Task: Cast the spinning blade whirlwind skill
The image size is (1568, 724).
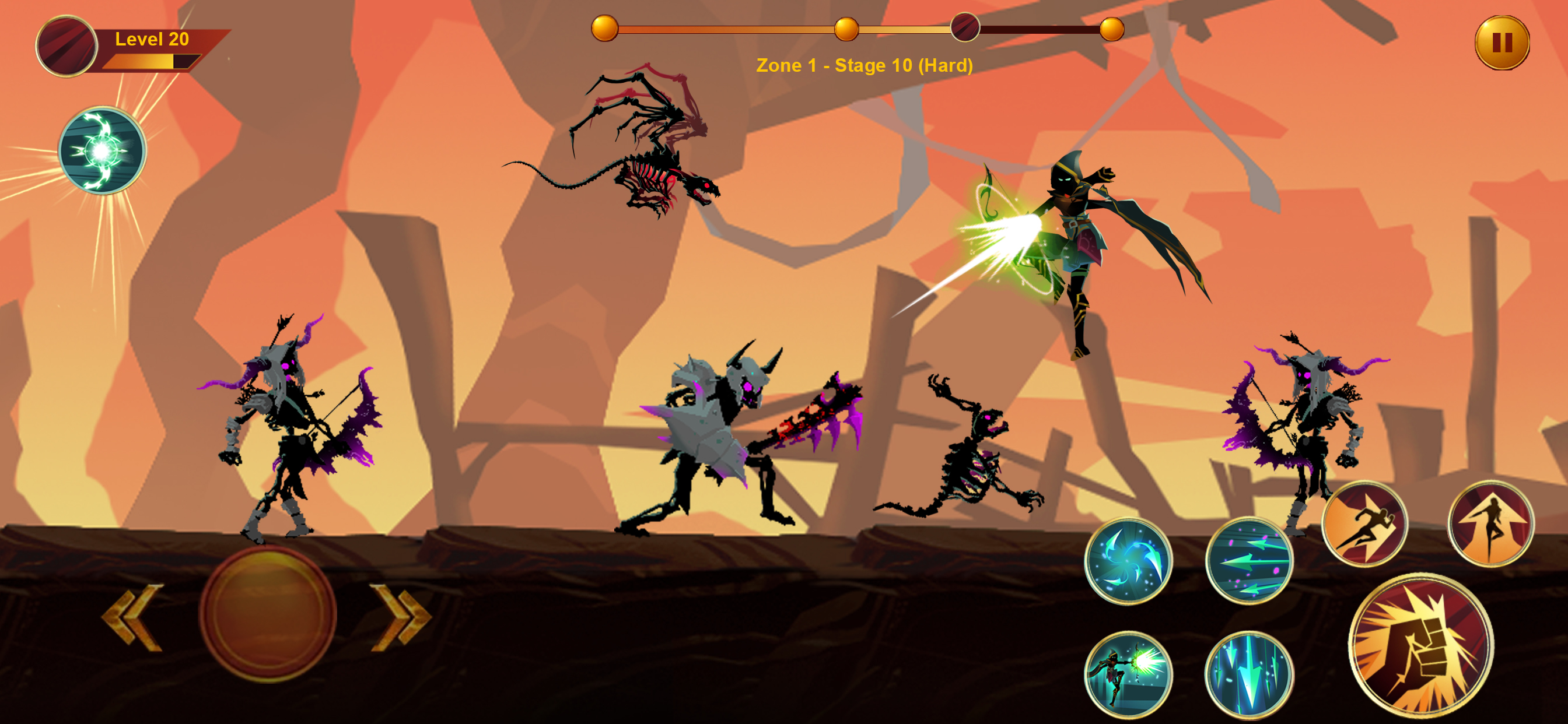Action: (x=1129, y=561)
